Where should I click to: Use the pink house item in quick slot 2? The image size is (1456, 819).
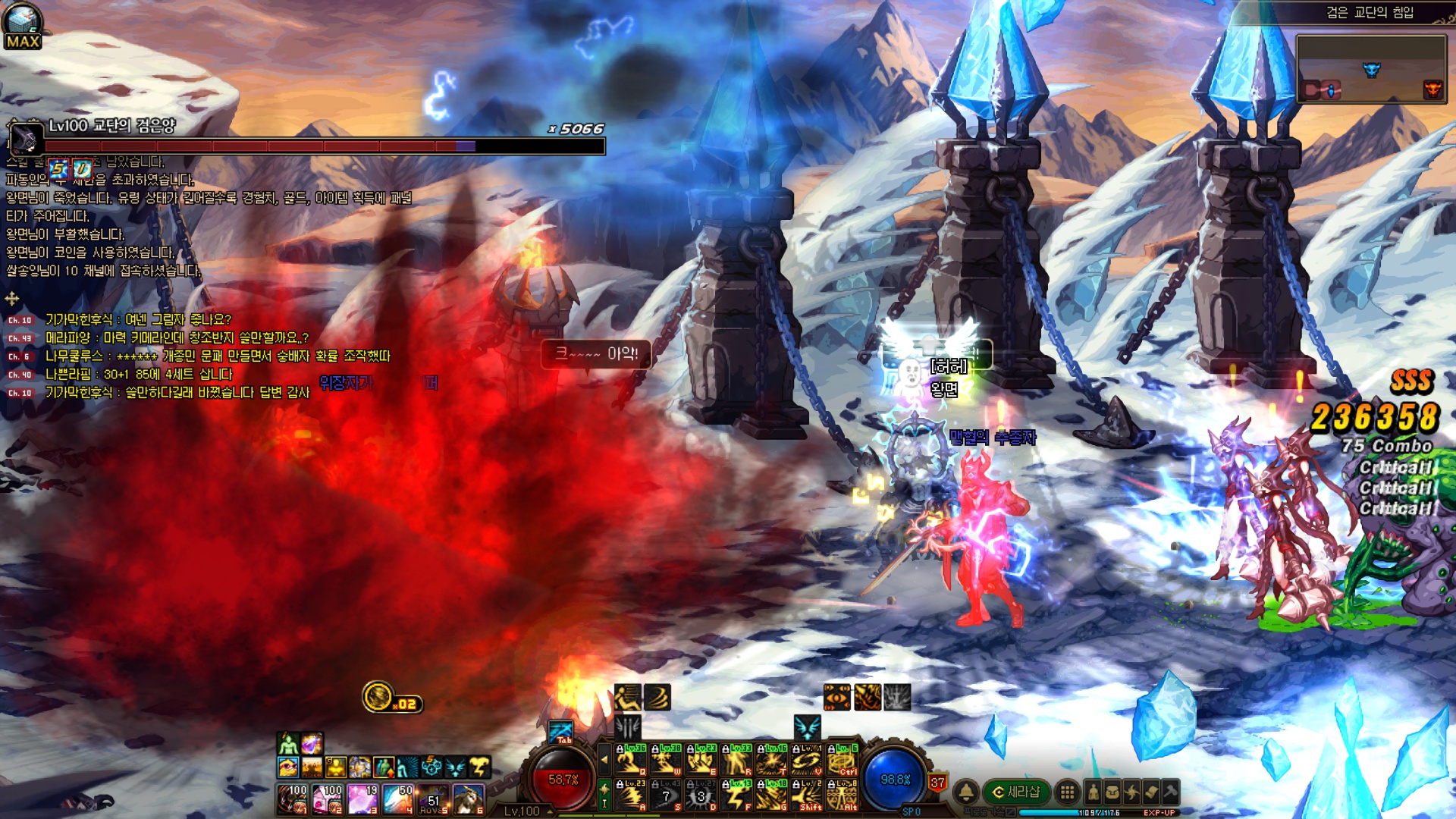pos(328,799)
